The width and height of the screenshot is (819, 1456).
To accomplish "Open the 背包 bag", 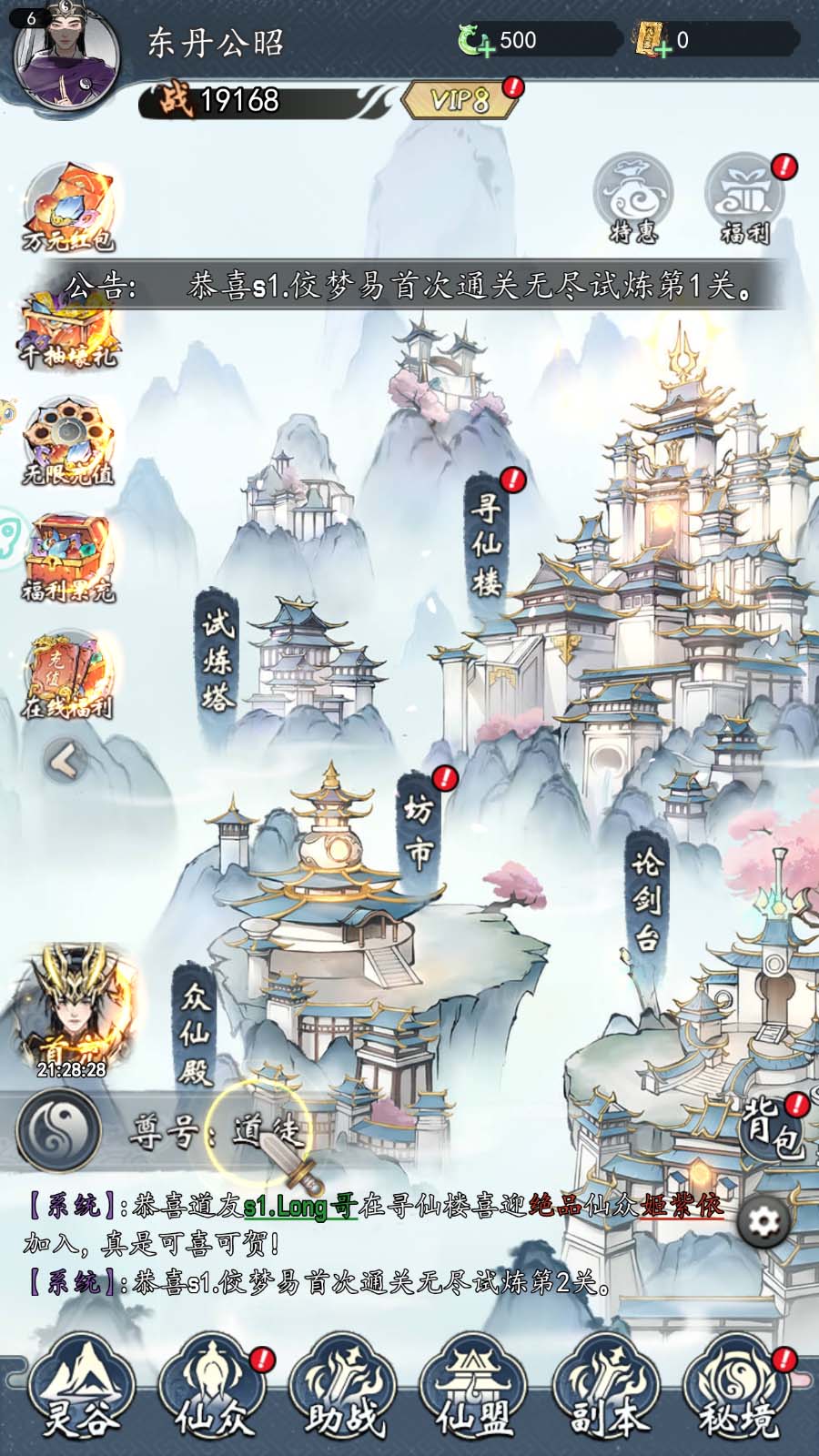I will point(772,1128).
